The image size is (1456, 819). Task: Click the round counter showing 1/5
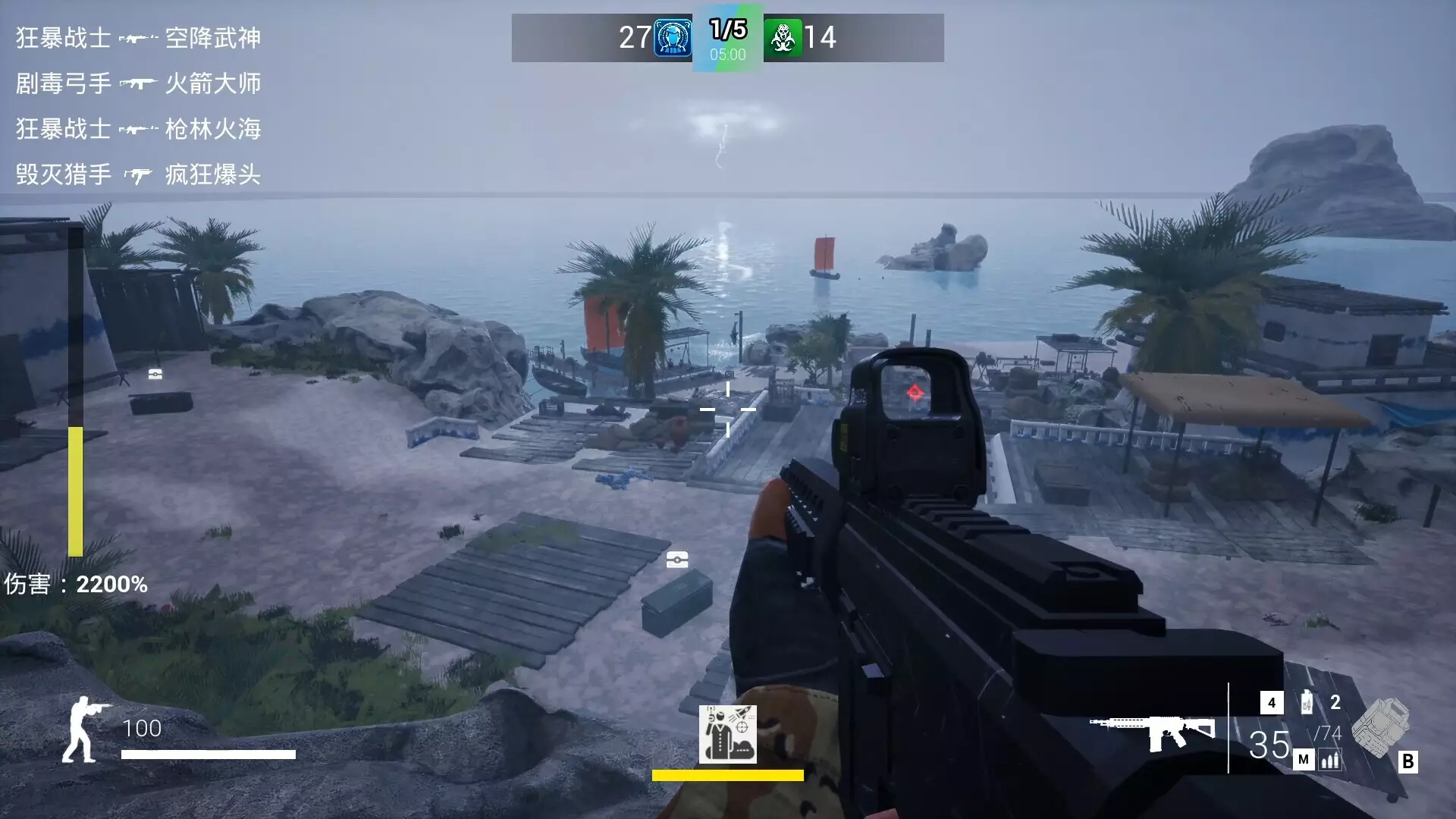tap(727, 29)
